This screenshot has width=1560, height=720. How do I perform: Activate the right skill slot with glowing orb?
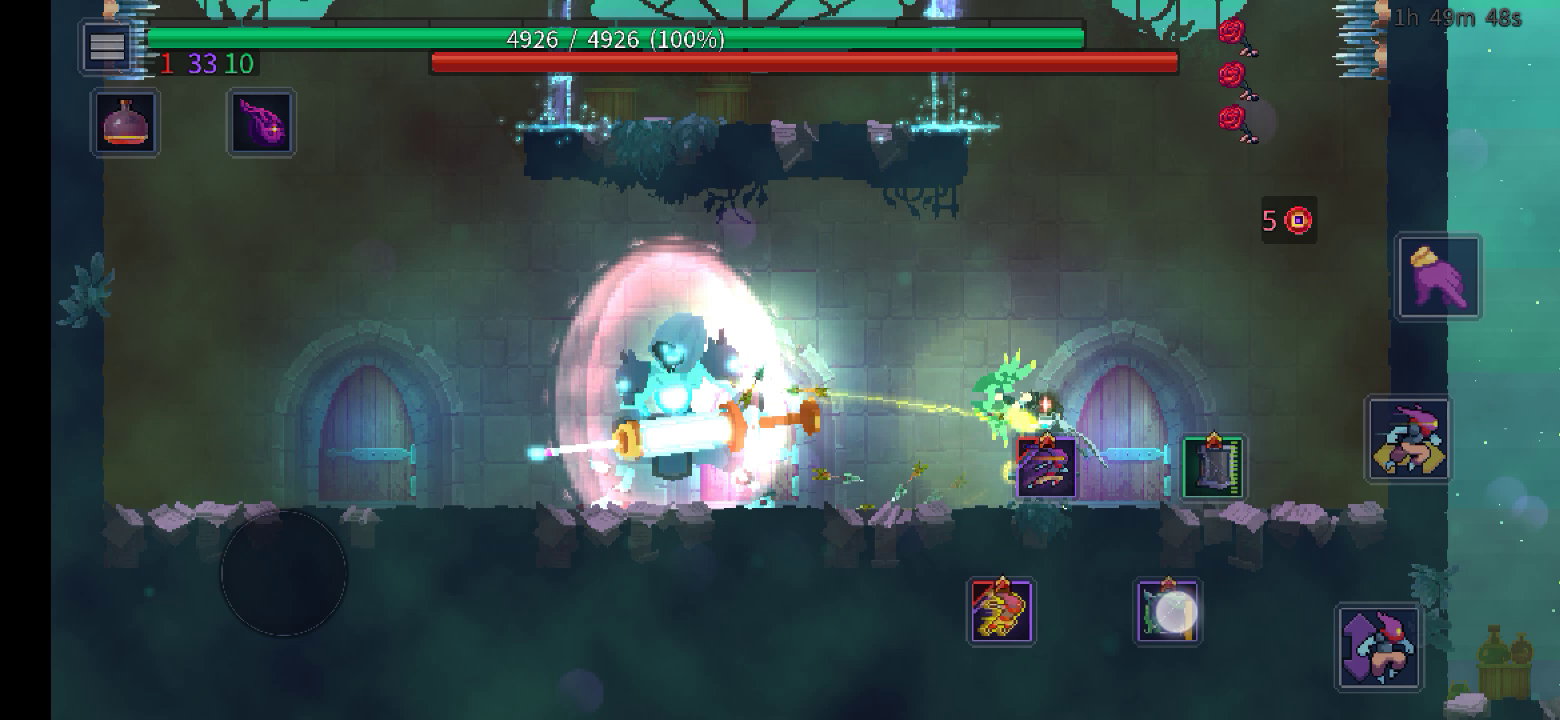tap(1168, 611)
